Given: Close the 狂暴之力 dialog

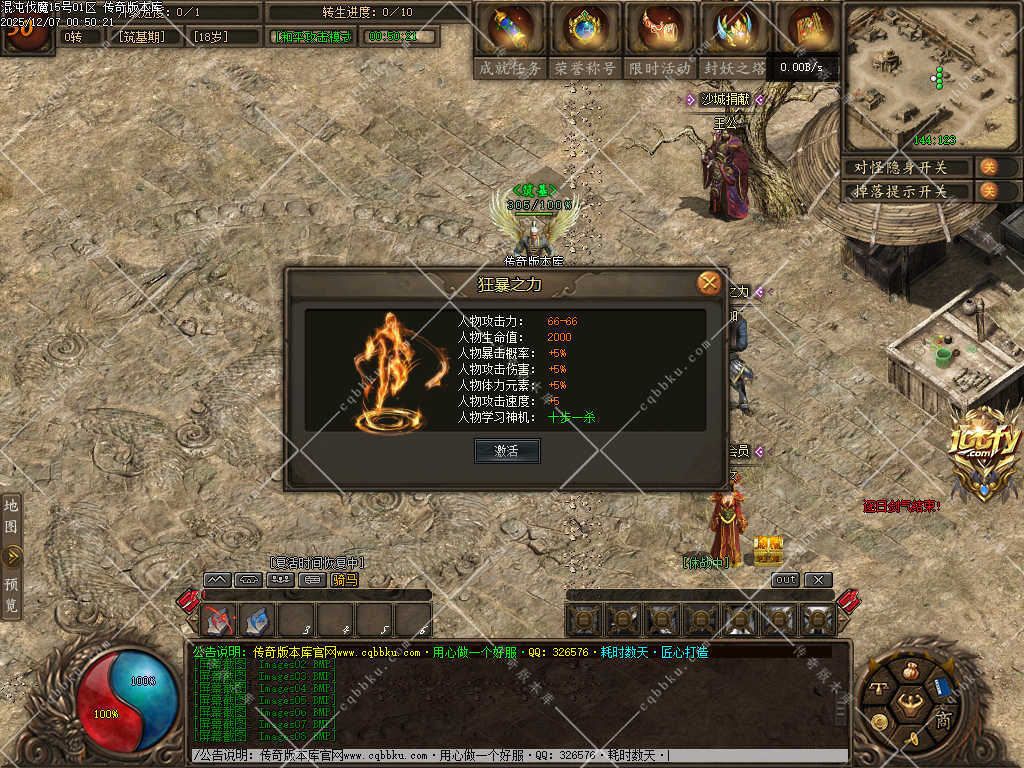Looking at the screenshot, I should pos(709,283).
